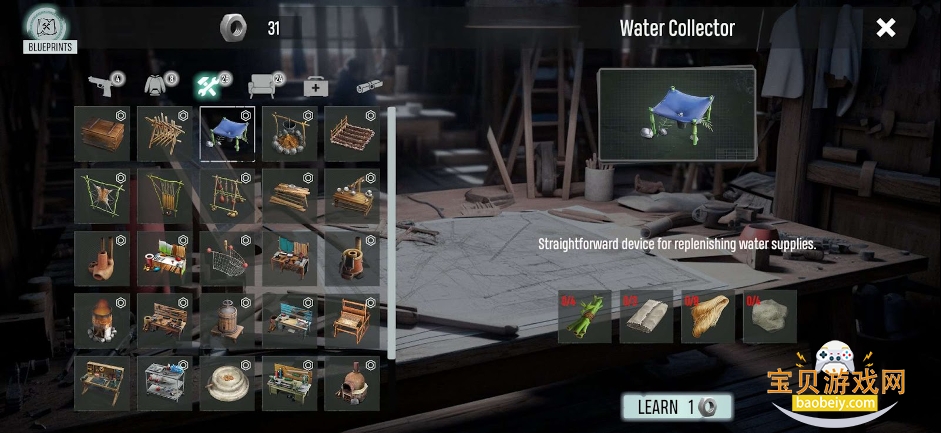
Task: Switch to the rolled scroll tab
Action: click(370, 86)
